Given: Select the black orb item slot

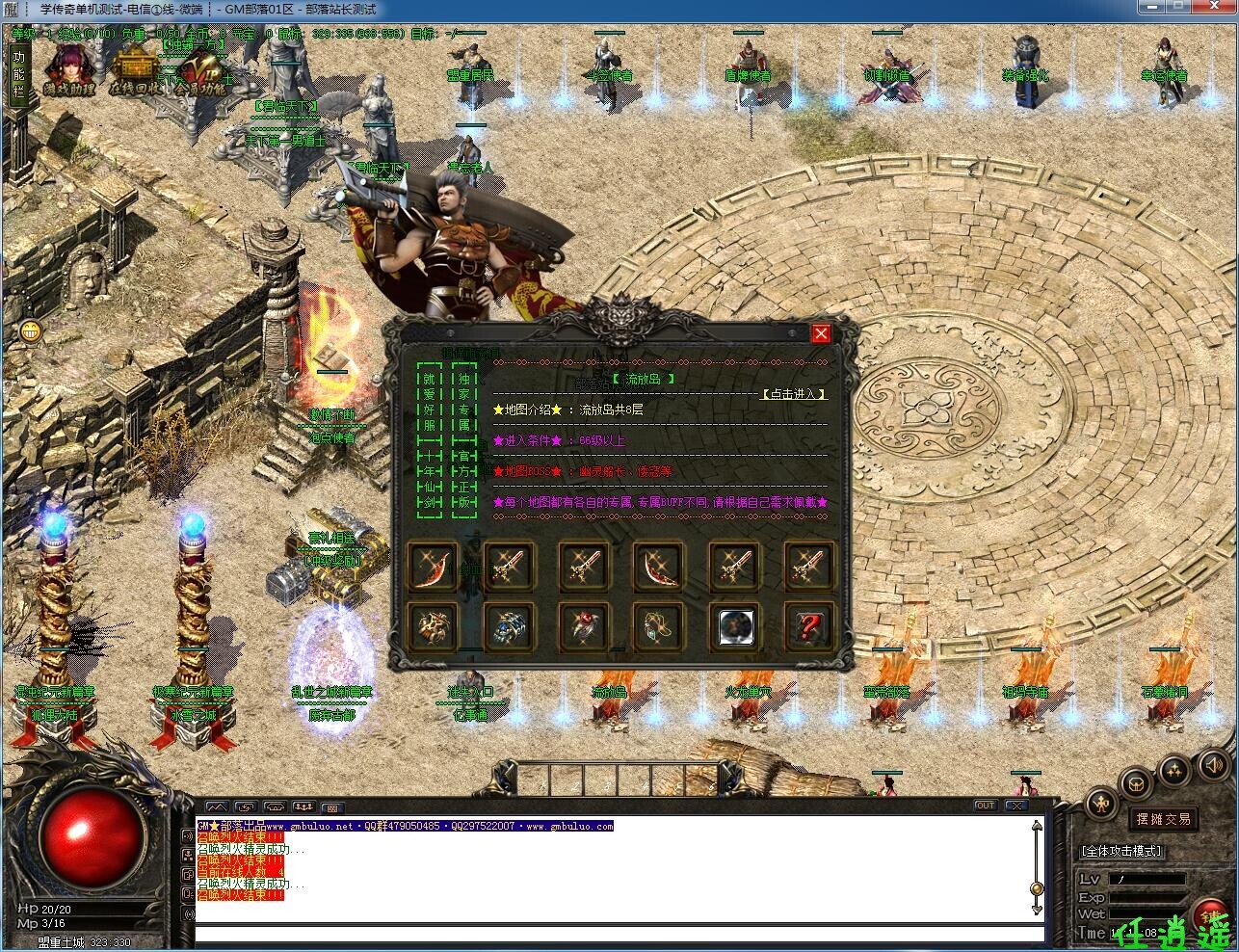Looking at the screenshot, I should [734, 626].
